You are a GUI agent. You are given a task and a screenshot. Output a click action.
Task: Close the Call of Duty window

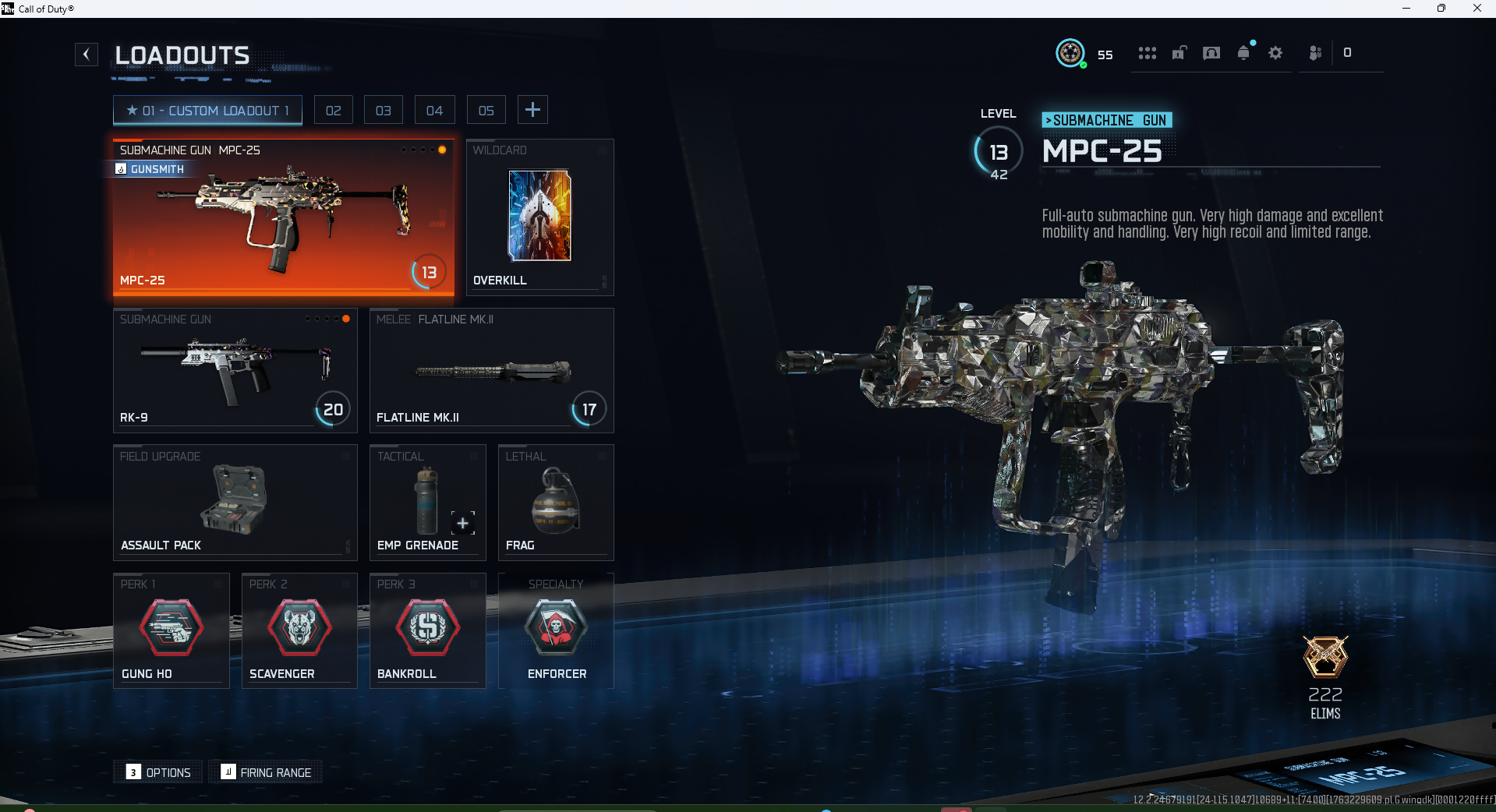pos(1477,9)
